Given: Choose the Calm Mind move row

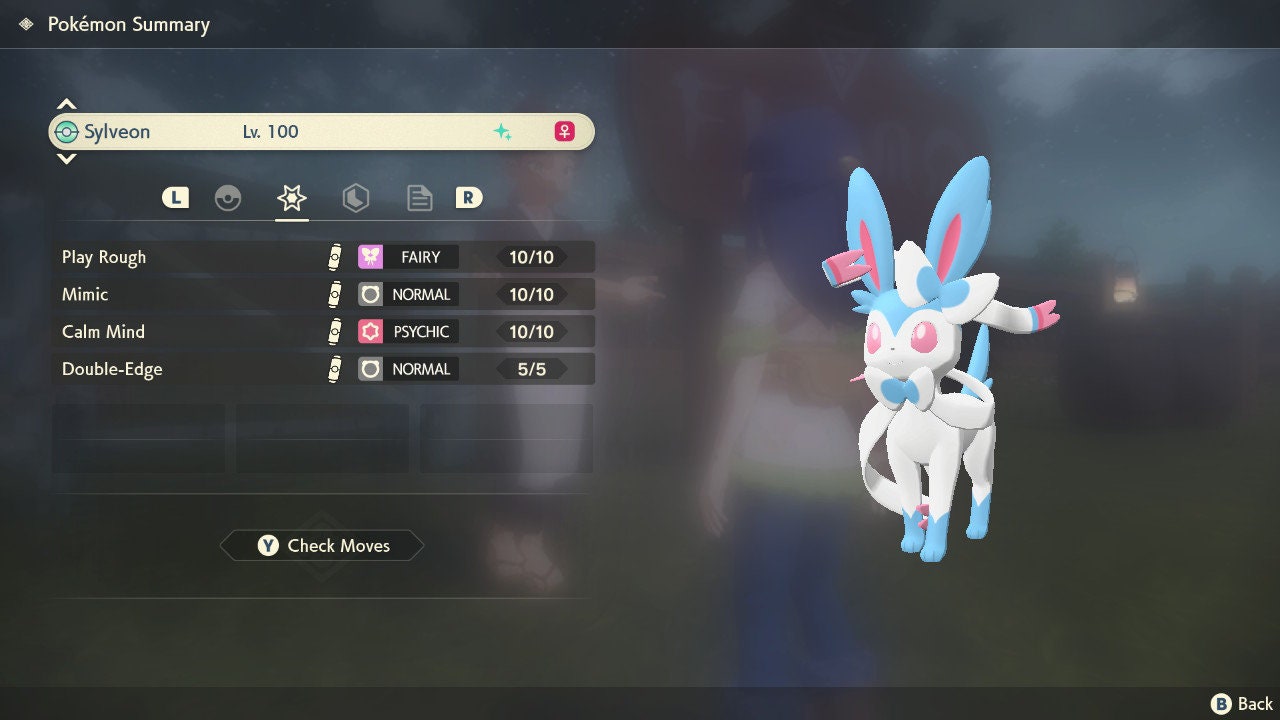Looking at the screenshot, I should point(323,331).
